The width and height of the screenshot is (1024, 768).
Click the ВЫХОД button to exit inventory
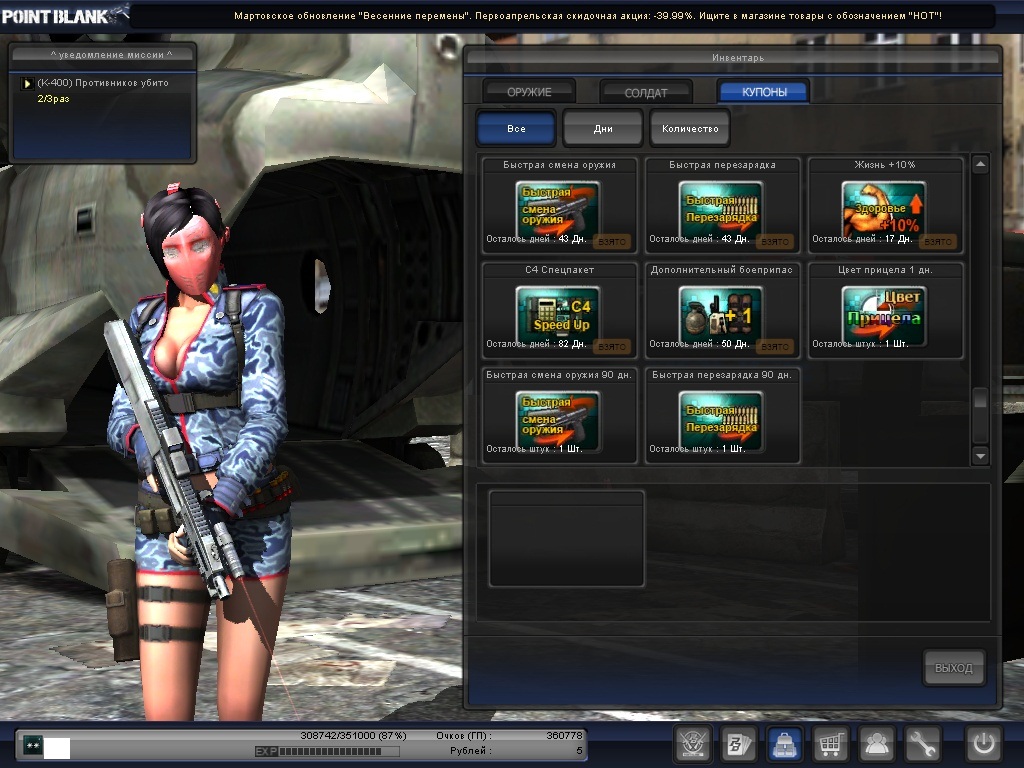(953, 668)
